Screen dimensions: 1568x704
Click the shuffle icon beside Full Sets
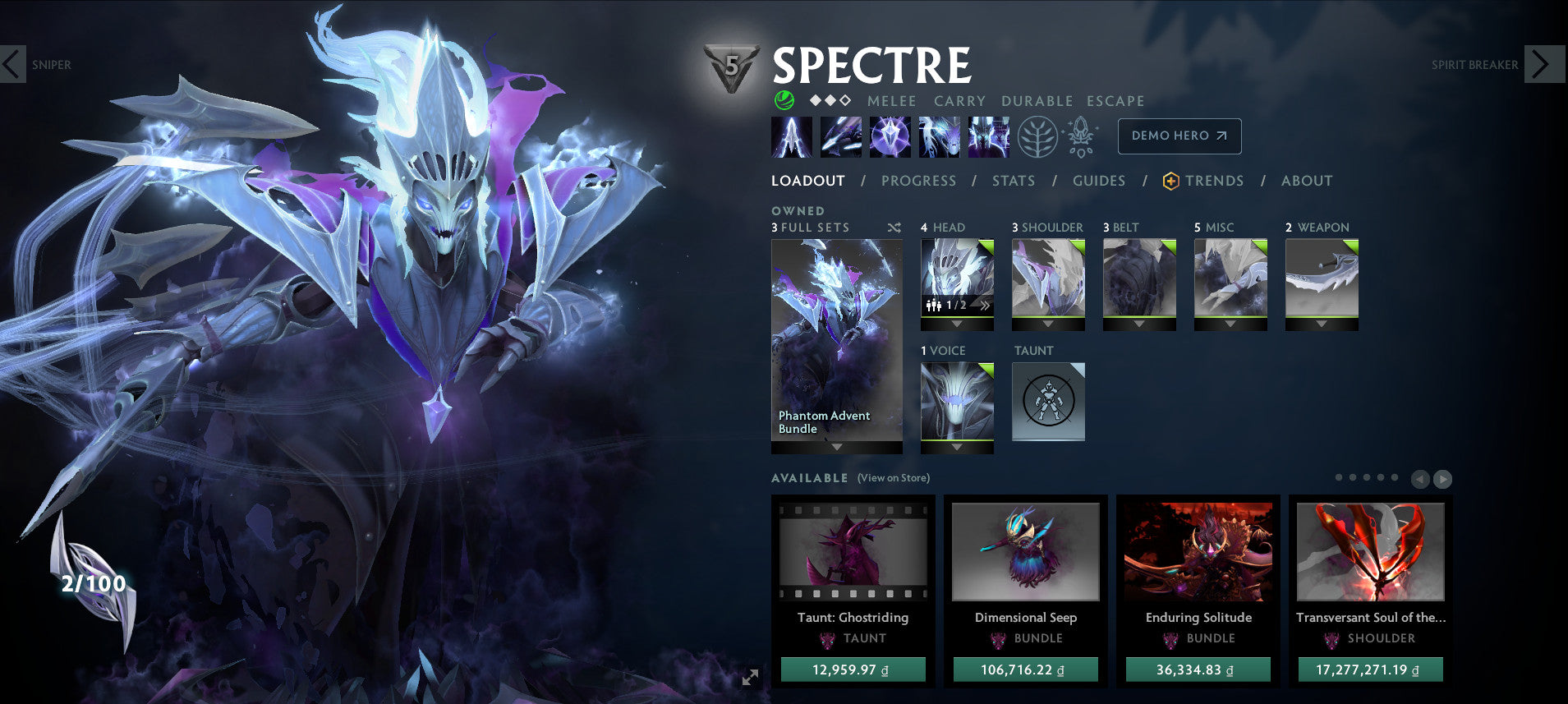tap(894, 228)
